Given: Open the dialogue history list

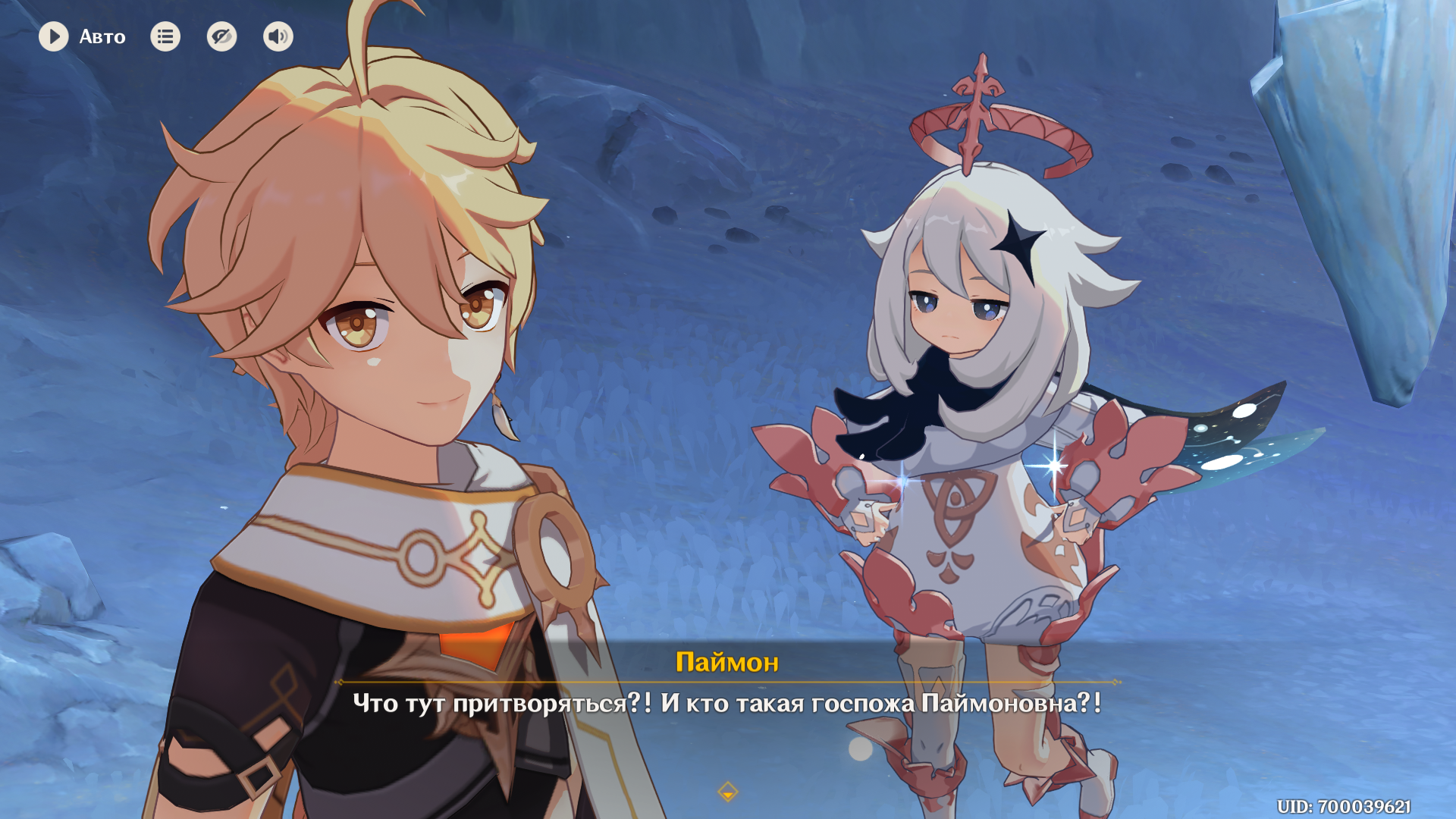Looking at the screenshot, I should coord(165,36).
